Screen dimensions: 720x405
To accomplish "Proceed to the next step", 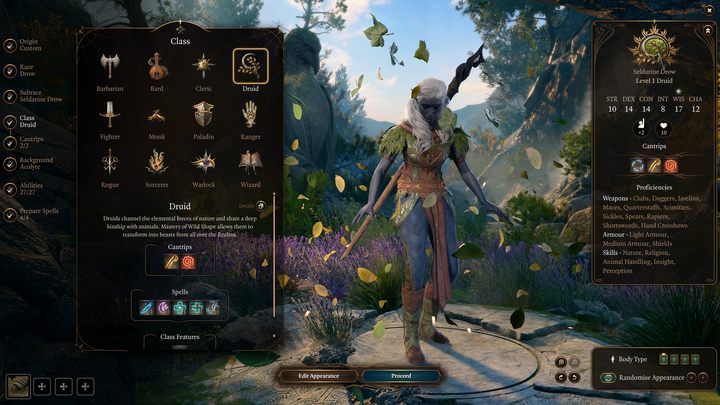I will pyautogui.click(x=400, y=376).
